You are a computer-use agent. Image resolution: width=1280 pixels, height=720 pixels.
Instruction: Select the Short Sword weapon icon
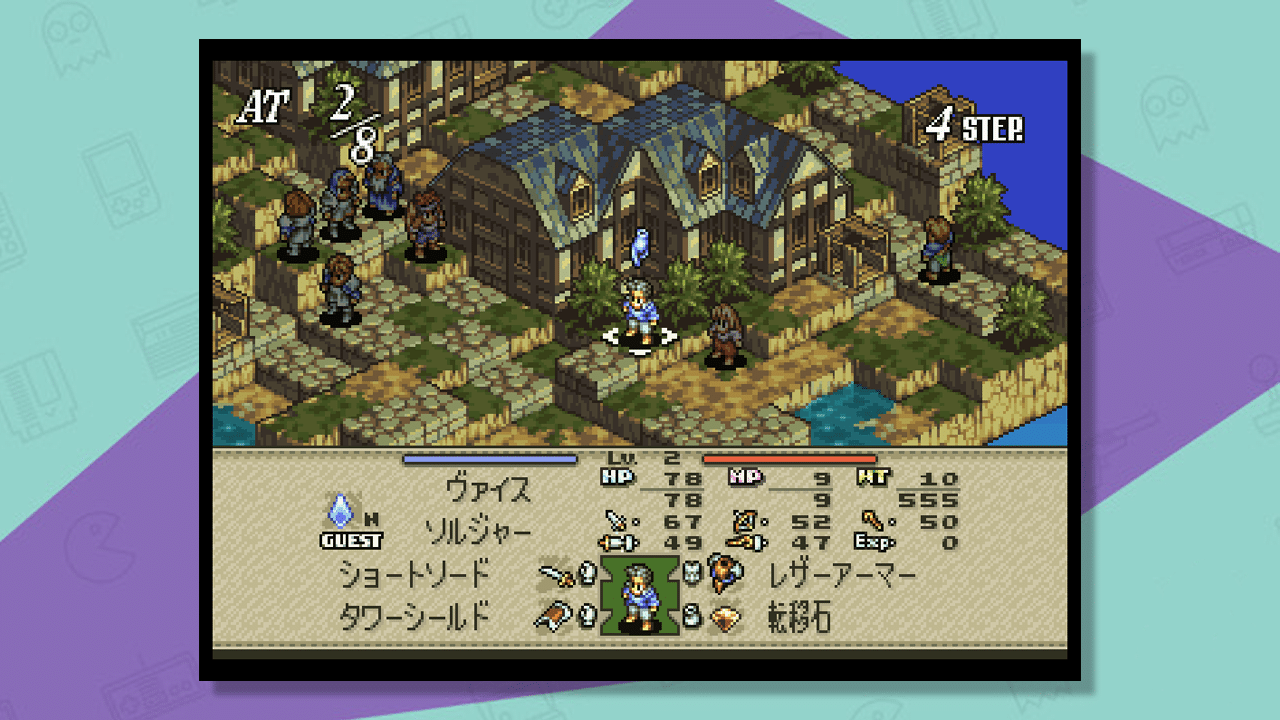tap(553, 576)
